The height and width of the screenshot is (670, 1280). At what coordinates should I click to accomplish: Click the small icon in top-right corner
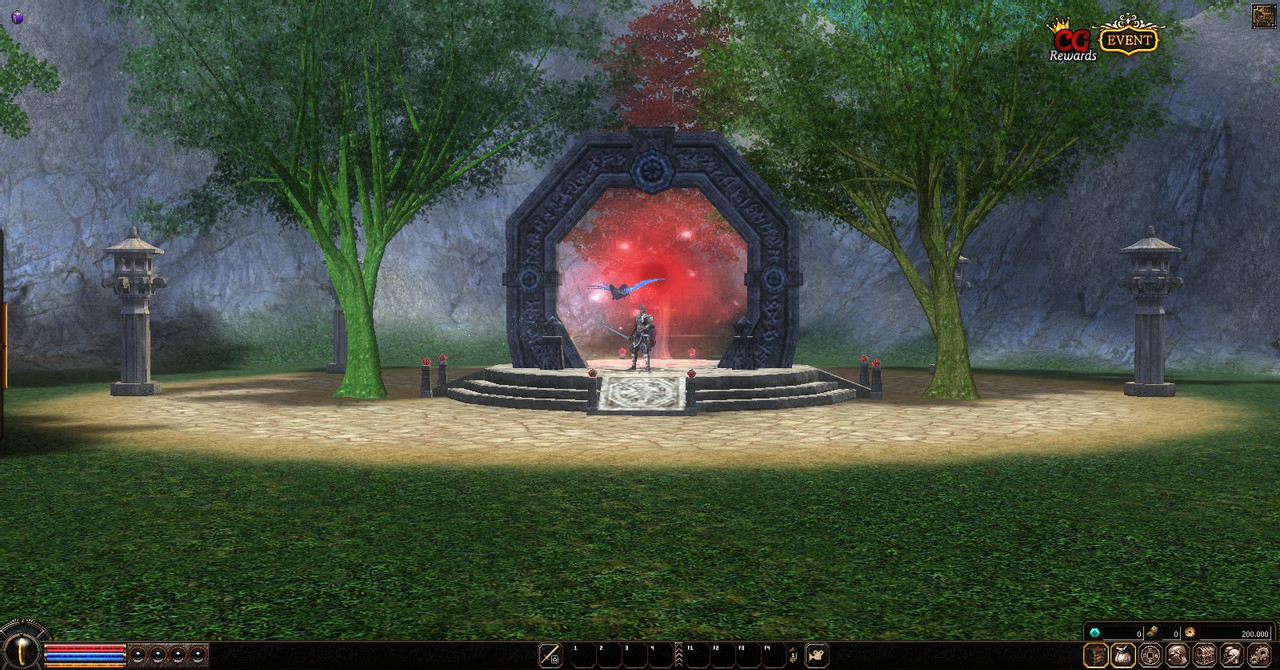(x=1263, y=16)
